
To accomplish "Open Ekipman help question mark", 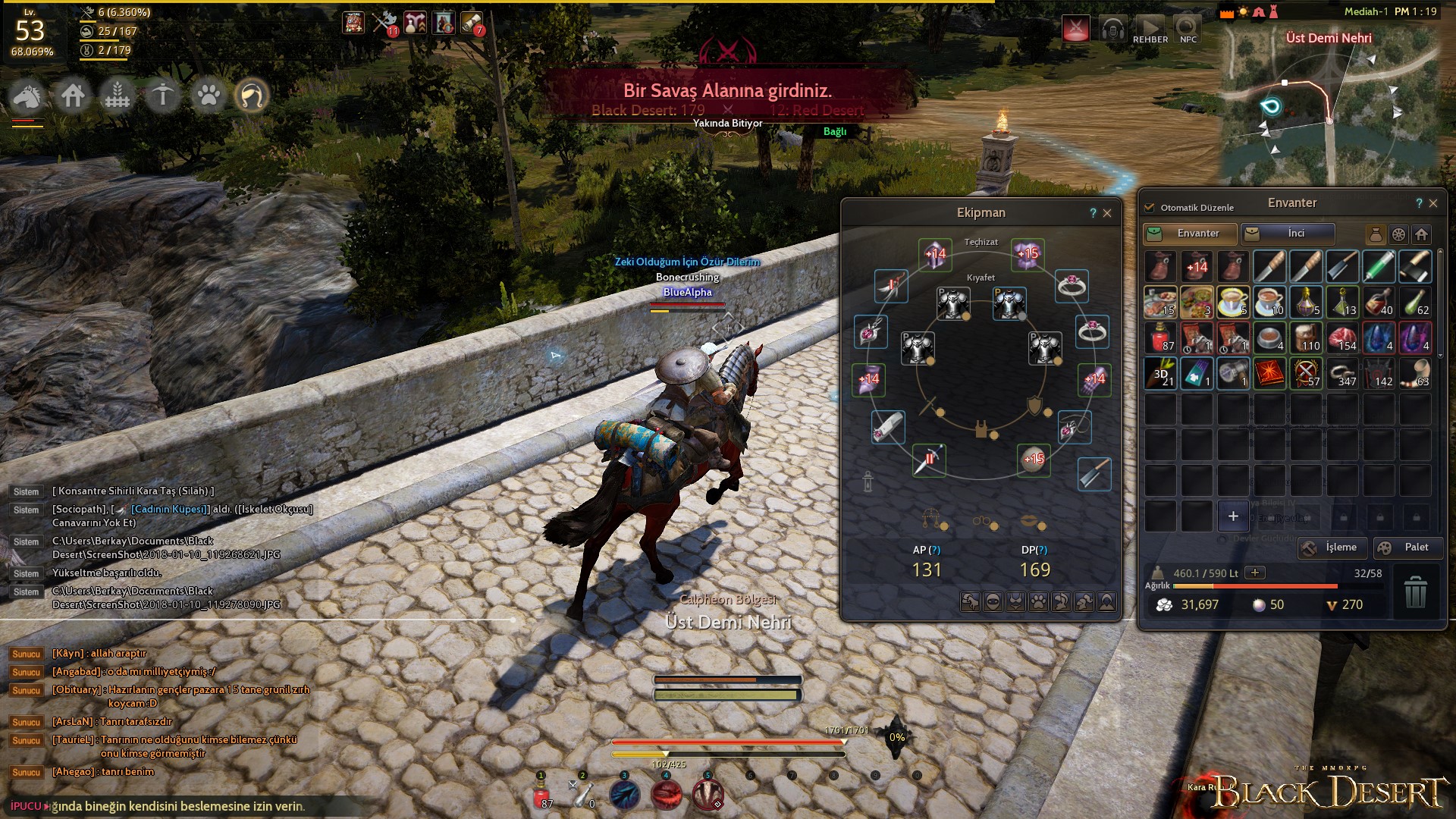I will pos(1093,213).
